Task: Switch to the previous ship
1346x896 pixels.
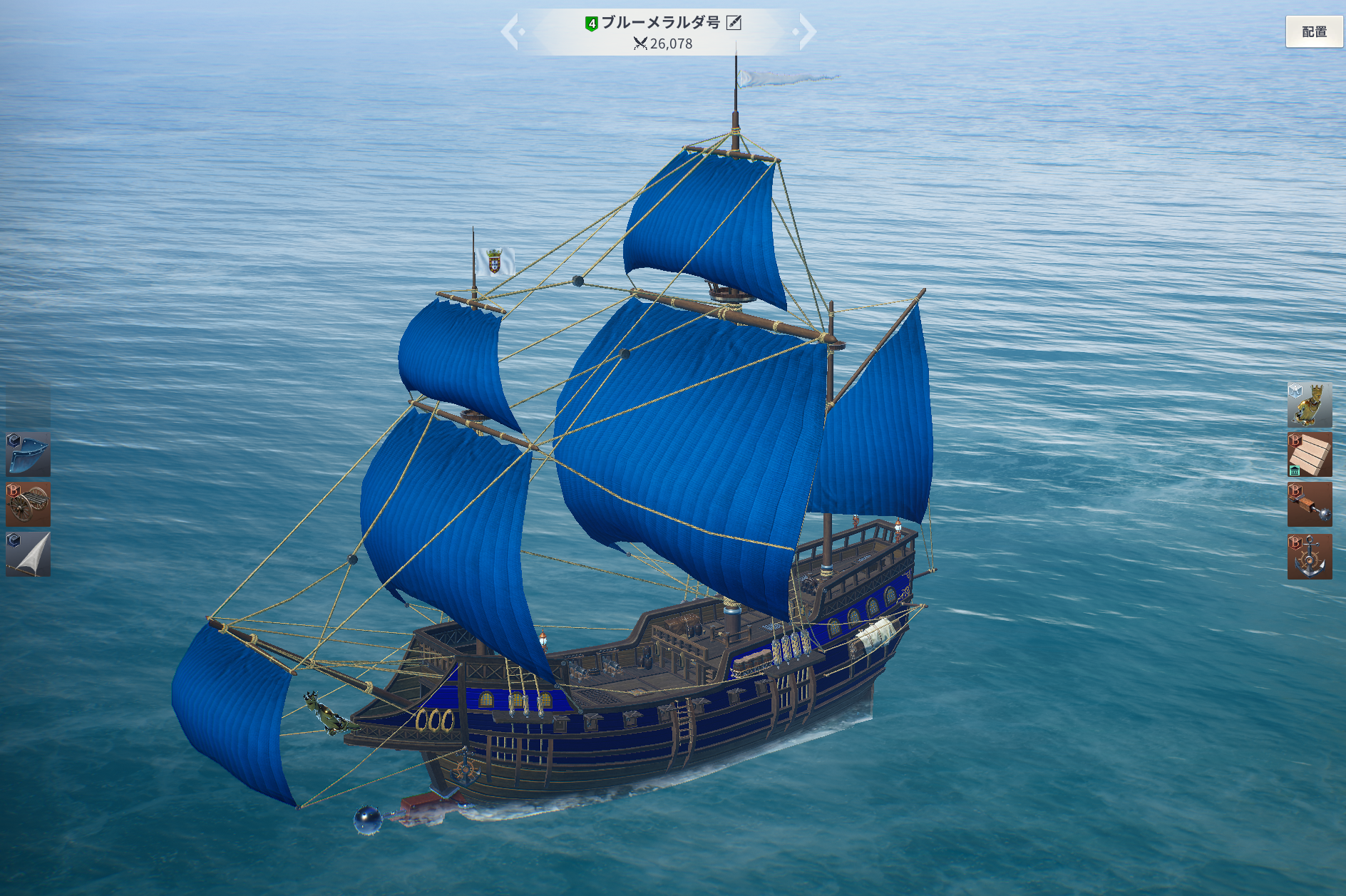Action: pyautogui.click(x=512, y=32)
